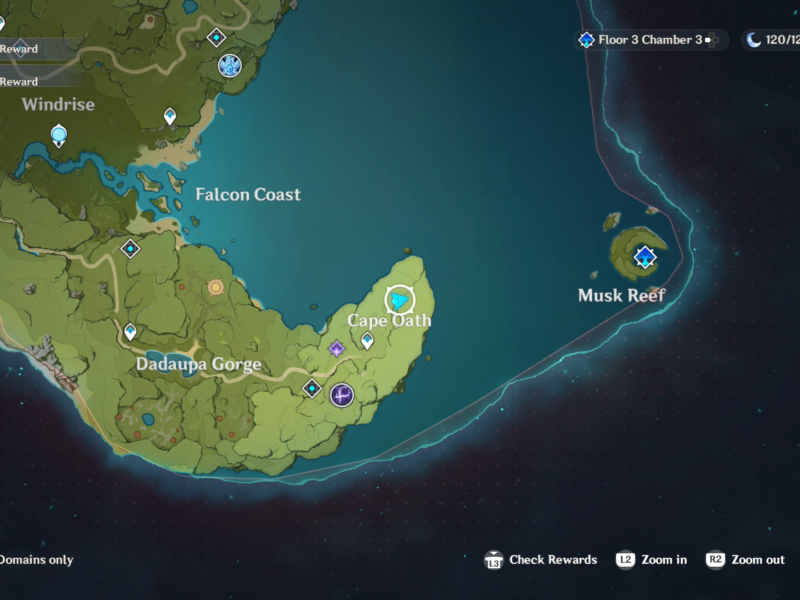
Task: Open the Musk Reef Spiral Abyss marker
Action: pos(645,257)
